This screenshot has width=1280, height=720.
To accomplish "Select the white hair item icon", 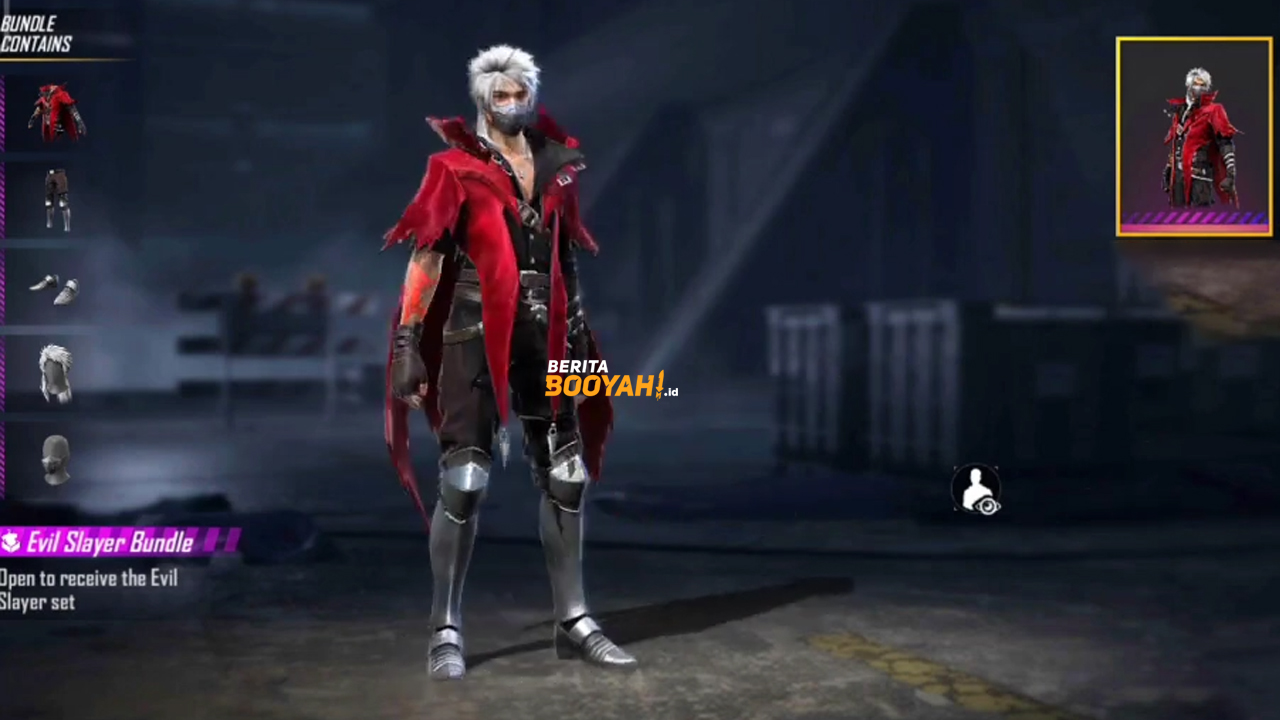I will click(55, 372).
